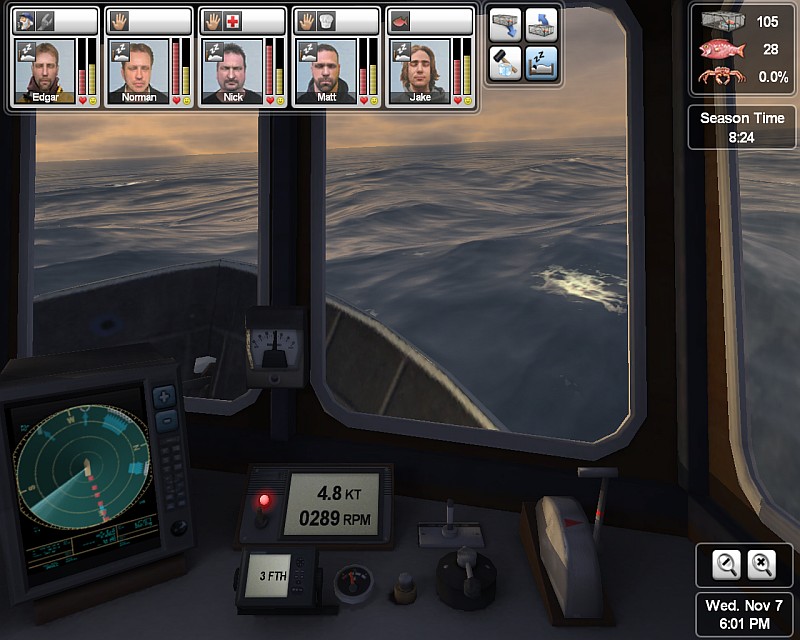Click the magnifier minus zoom button
800x640 pixels.
(727, 565)
